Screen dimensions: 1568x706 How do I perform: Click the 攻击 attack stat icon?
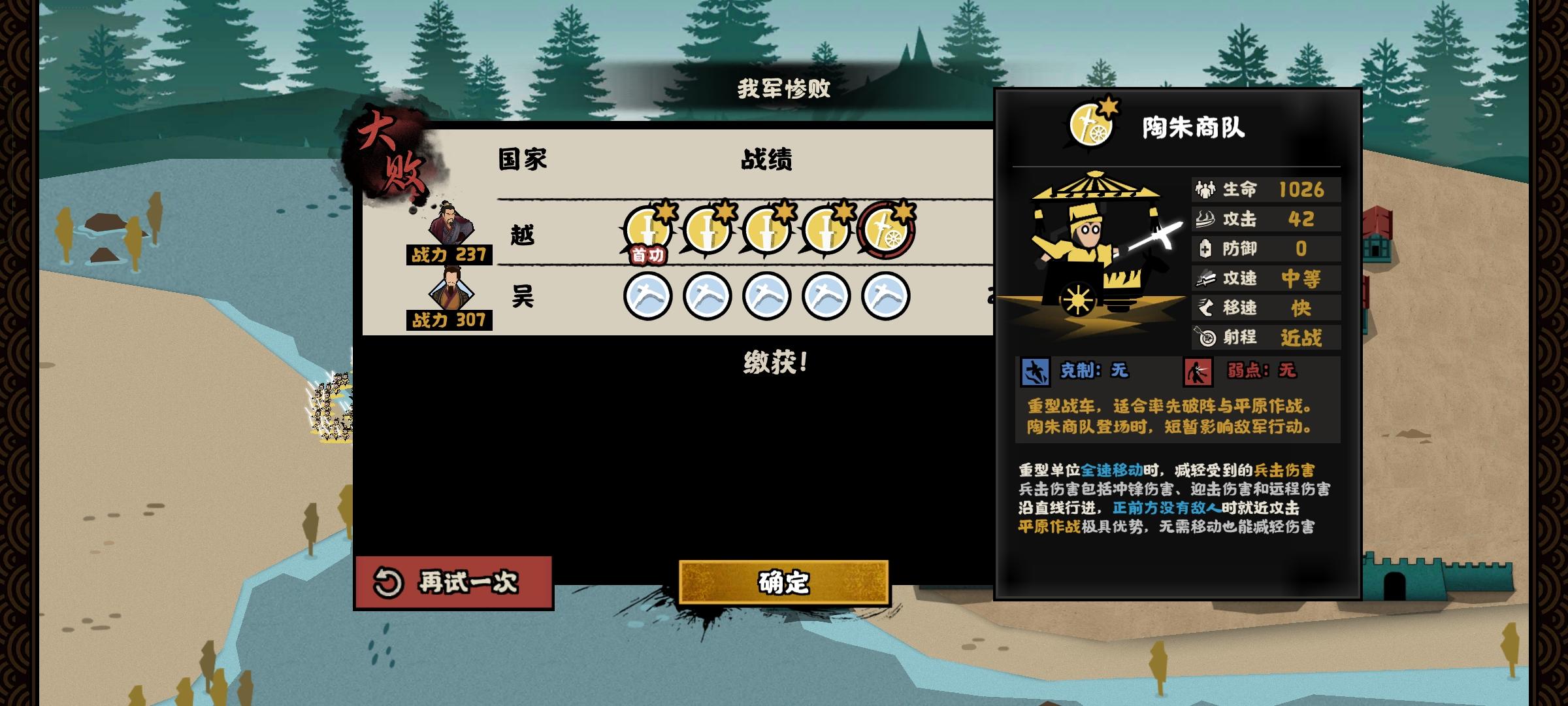[x=1206, y=219]
